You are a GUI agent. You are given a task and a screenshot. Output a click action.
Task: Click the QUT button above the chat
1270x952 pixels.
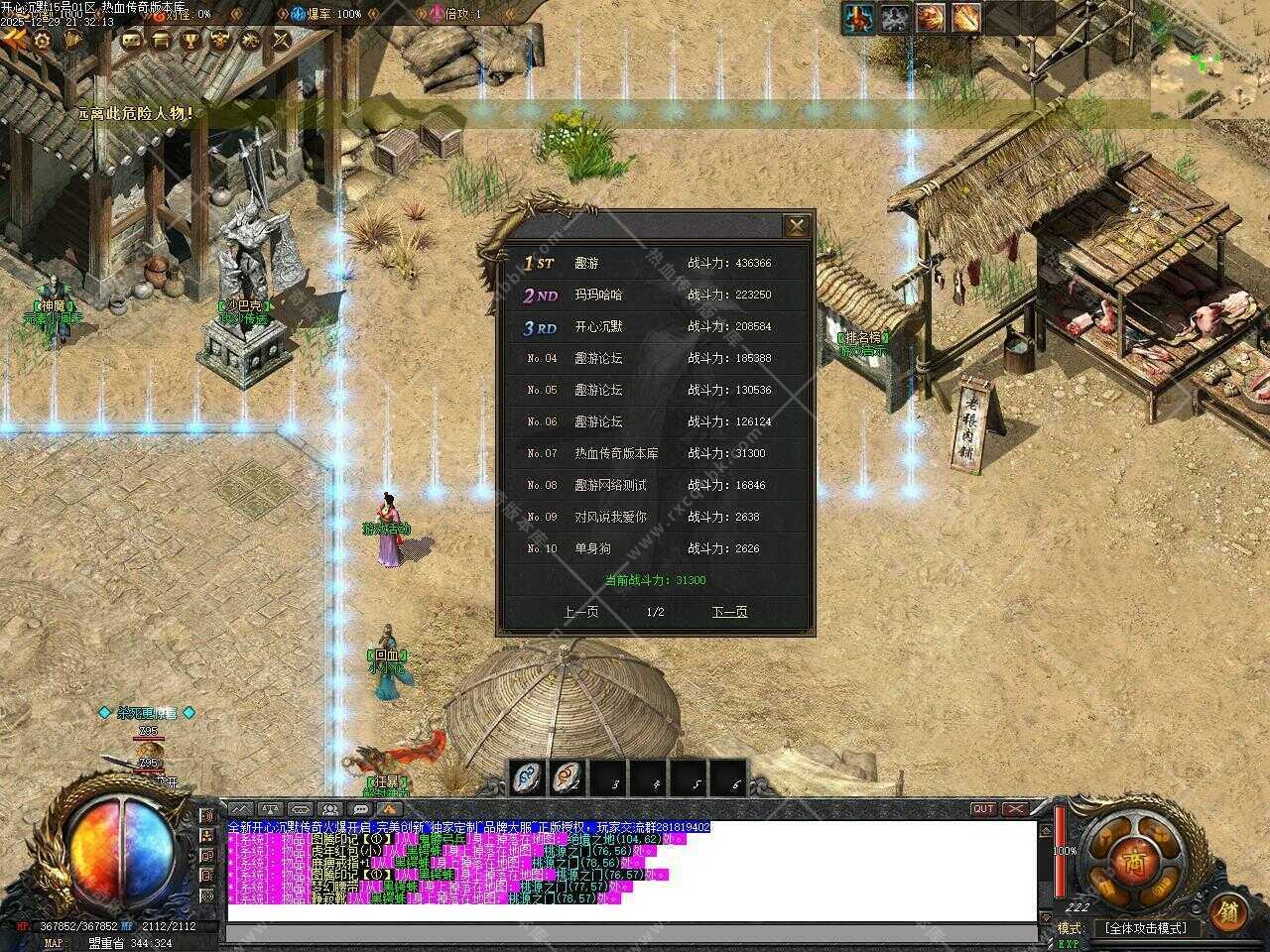[x=982, y=809]
